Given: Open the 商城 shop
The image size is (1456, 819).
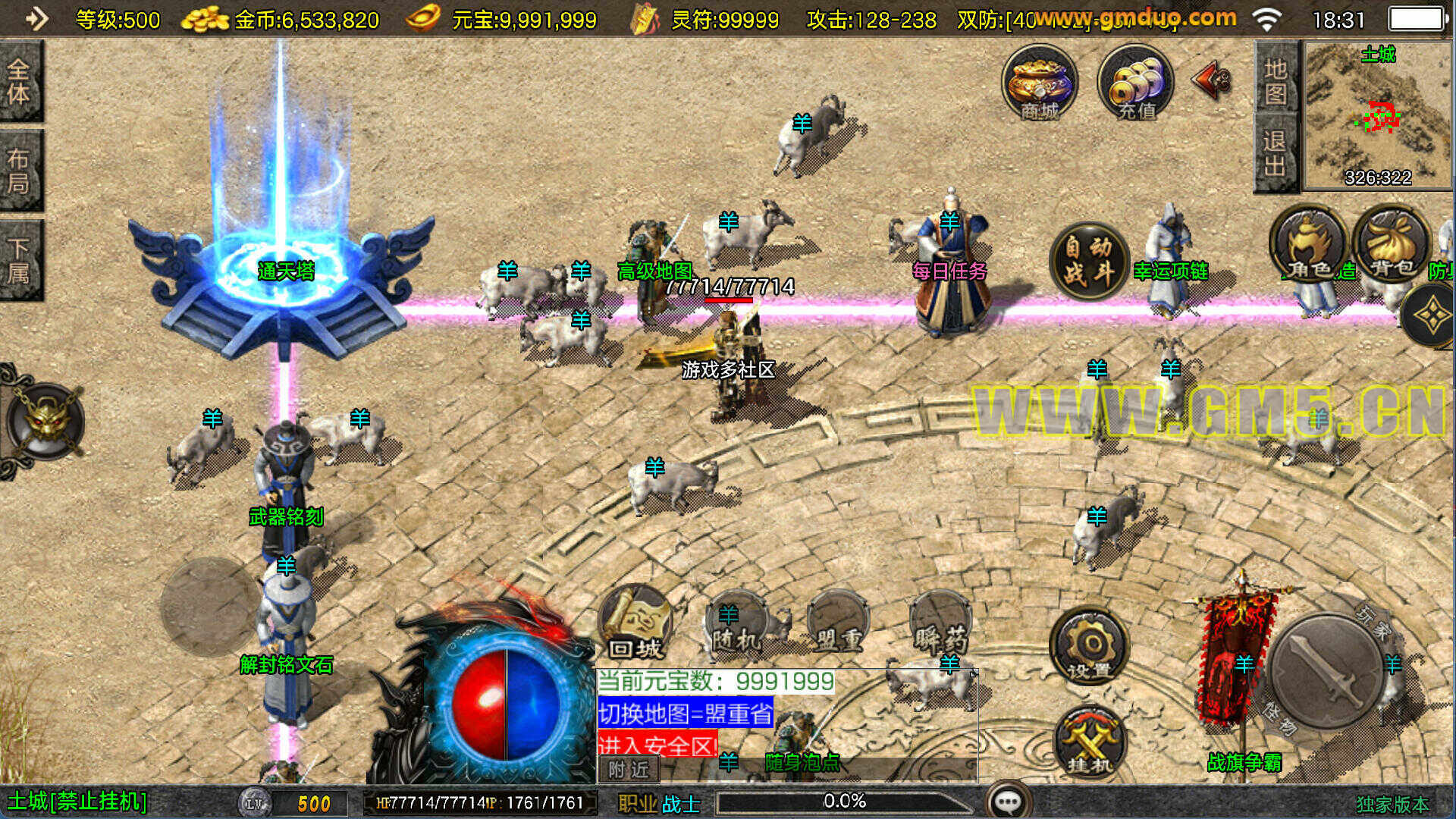Looking at the screenshot, I should 1040,83.
